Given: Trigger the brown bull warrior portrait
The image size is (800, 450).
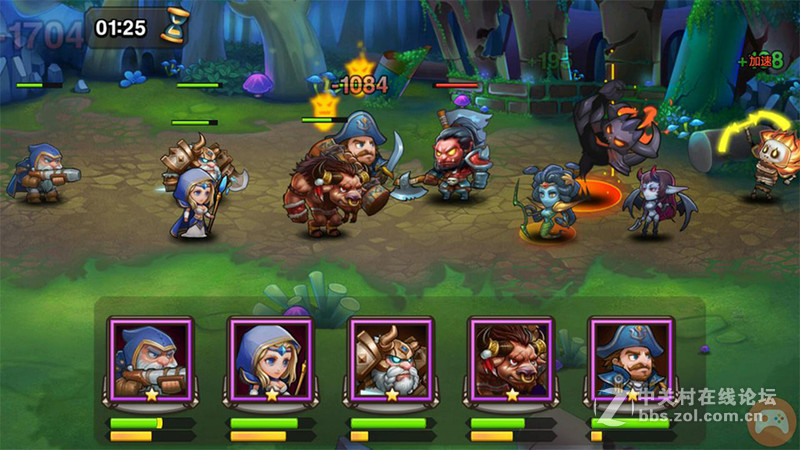Looking at the screenshot, I should click(511, 359).
